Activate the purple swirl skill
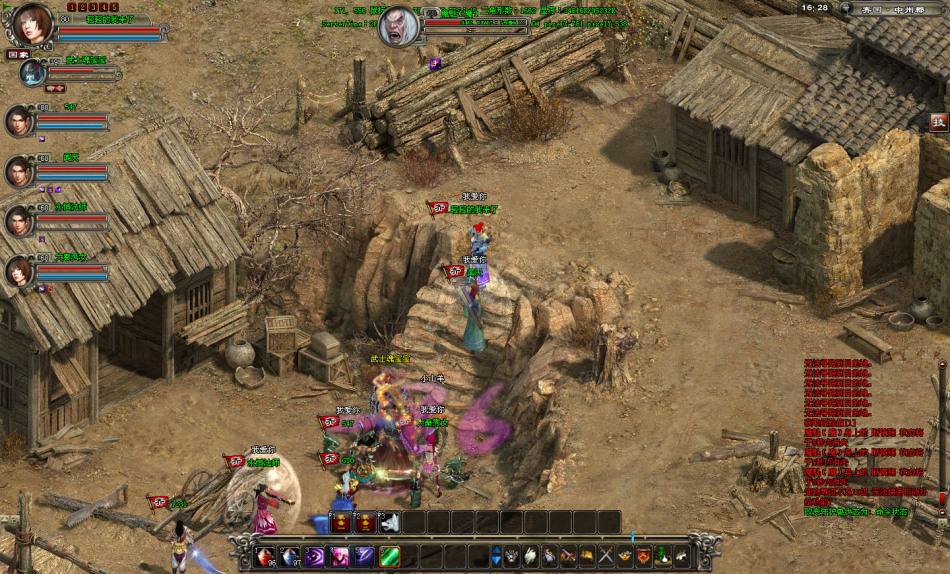The image size is (950, 574). point(316,557)
